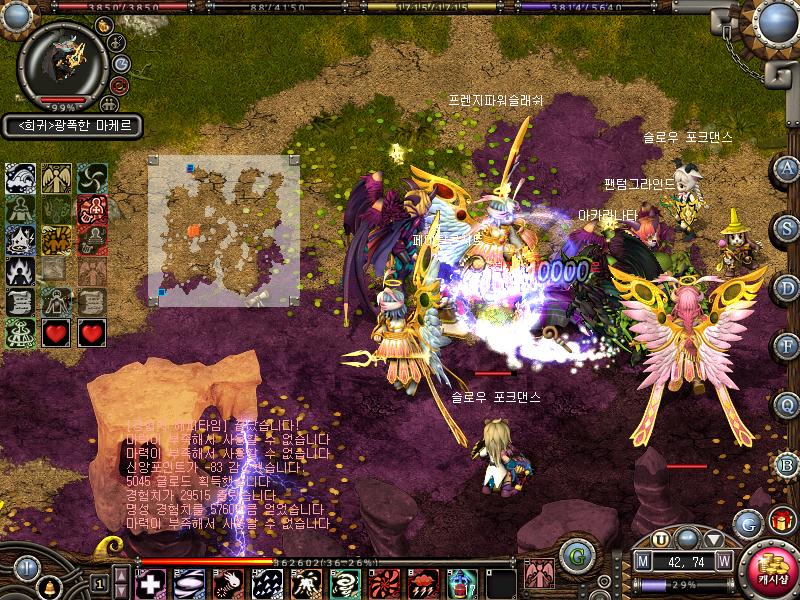Click the round Q shortcut button

coord(787,405)
